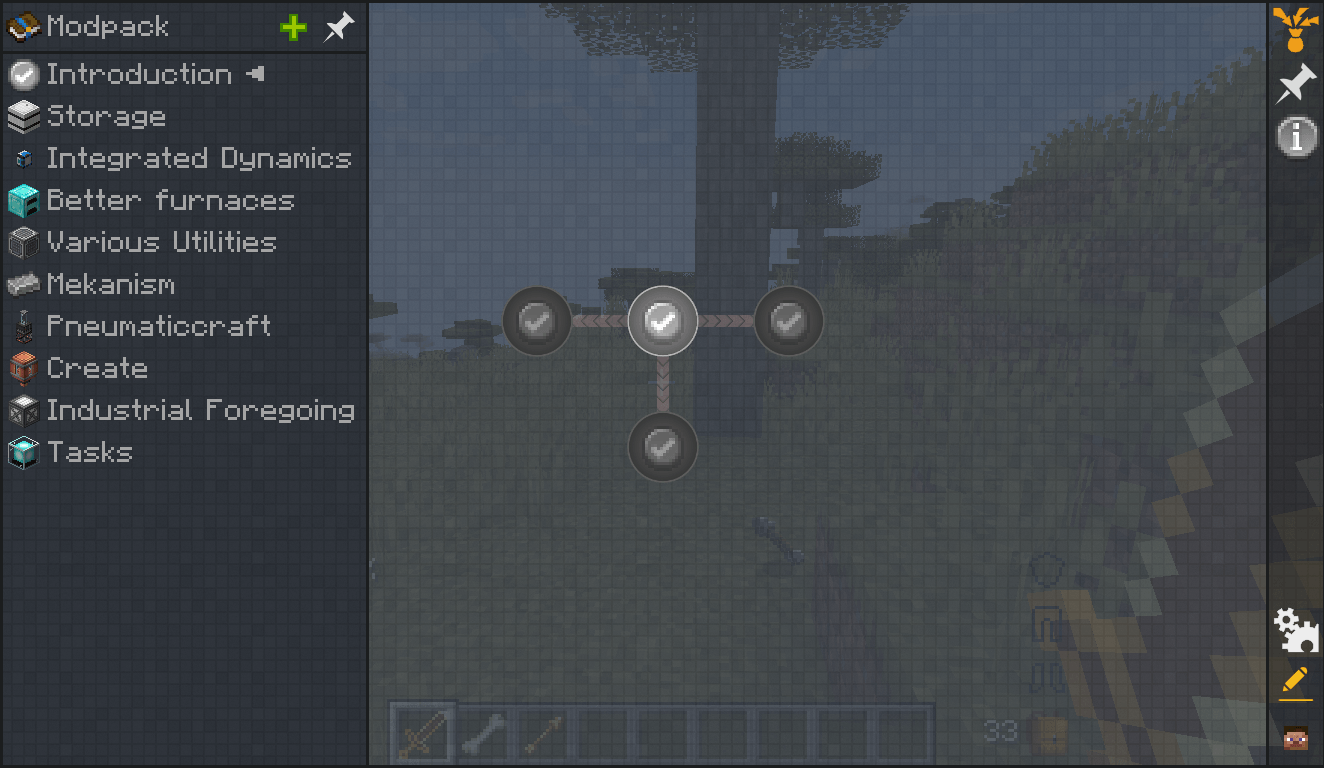Open the Tasks chapter
1324x768 pixels.
pyautogui.click(x=90, y=452)
